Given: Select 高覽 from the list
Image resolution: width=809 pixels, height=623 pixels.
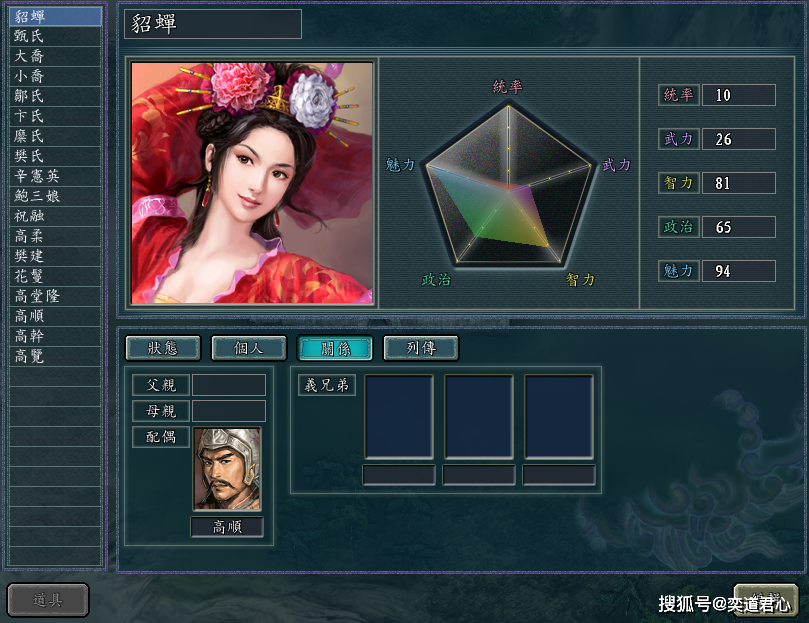Looking at the screenshot, I should [x=55, y=356].
